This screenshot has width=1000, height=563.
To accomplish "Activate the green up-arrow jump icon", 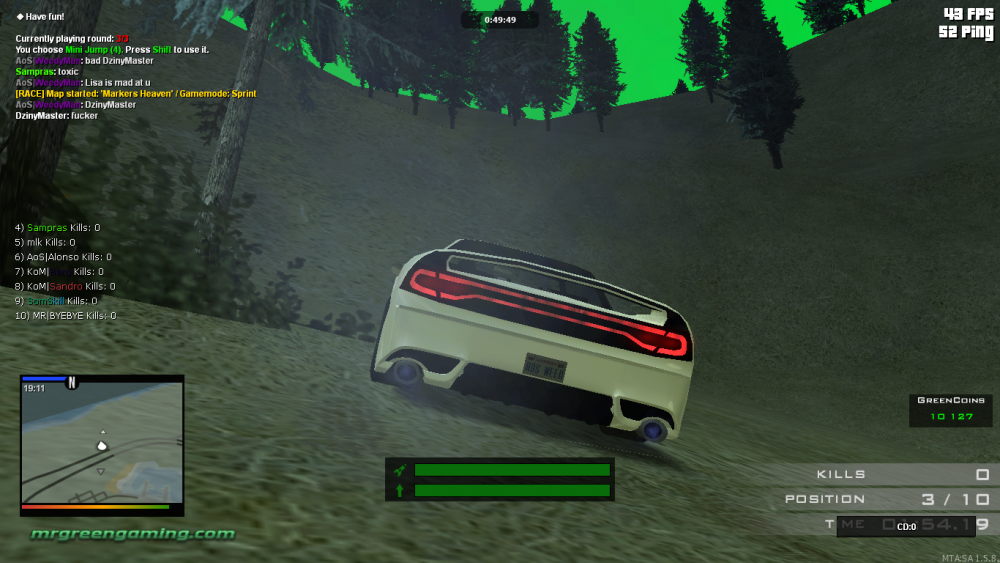I will pyautogui.click(x=400, y=490).
